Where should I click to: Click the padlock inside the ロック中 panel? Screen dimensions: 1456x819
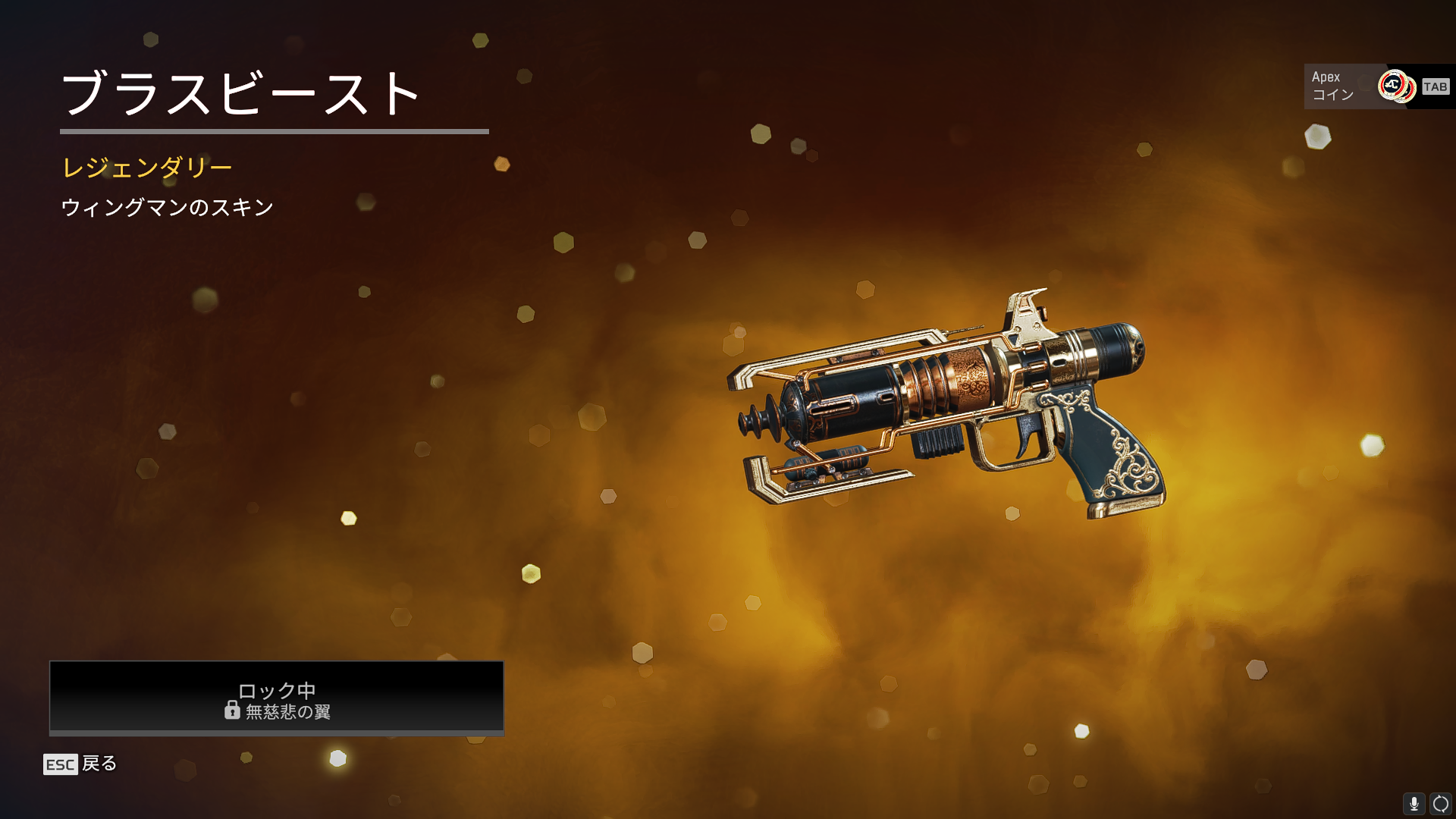pyautogui.click(x=232, y=712)
